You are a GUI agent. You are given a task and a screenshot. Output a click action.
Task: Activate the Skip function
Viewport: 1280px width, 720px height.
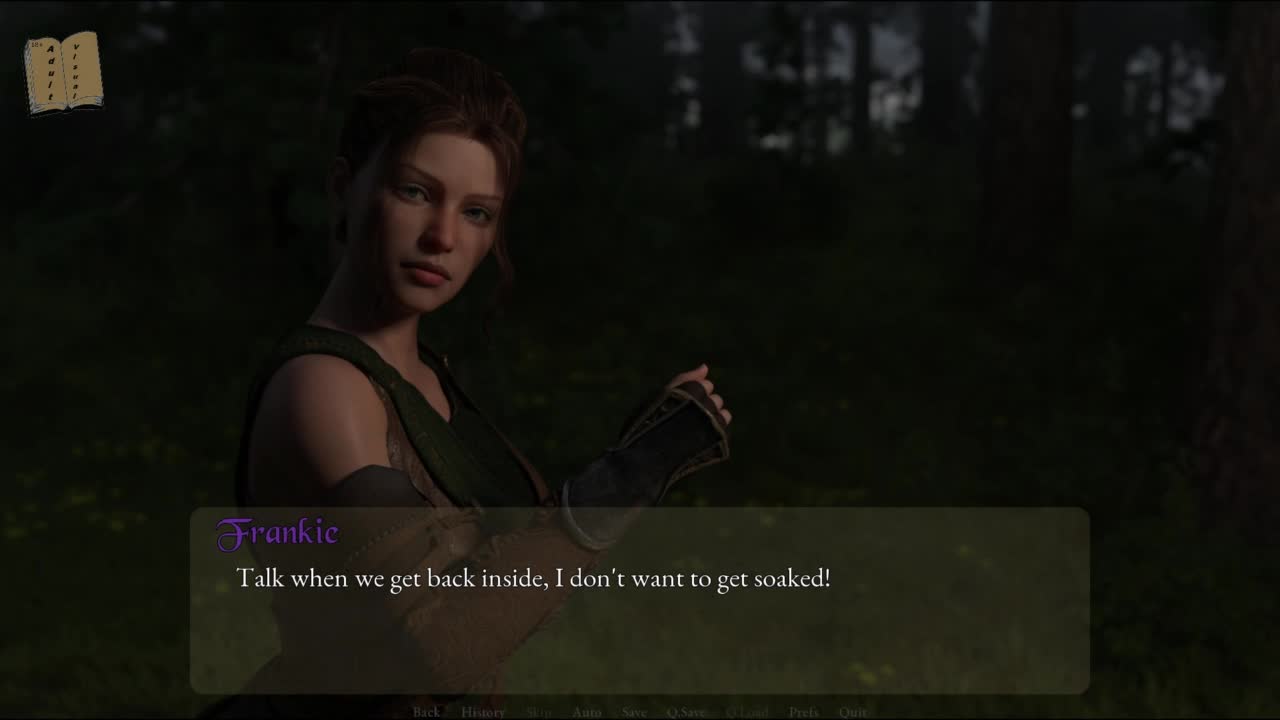coord(538,712)
